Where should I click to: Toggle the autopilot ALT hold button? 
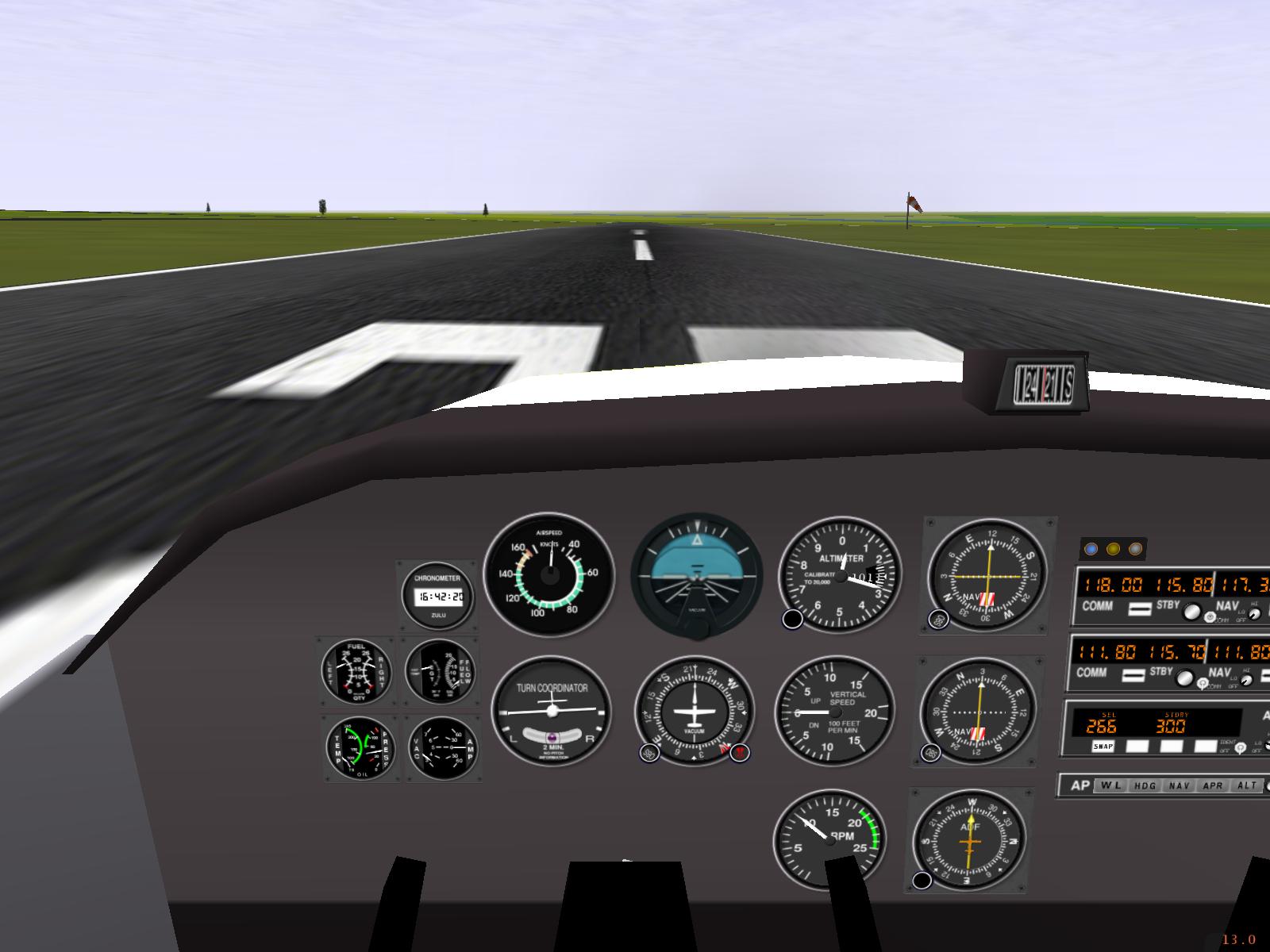click(x=1247, y=785)
